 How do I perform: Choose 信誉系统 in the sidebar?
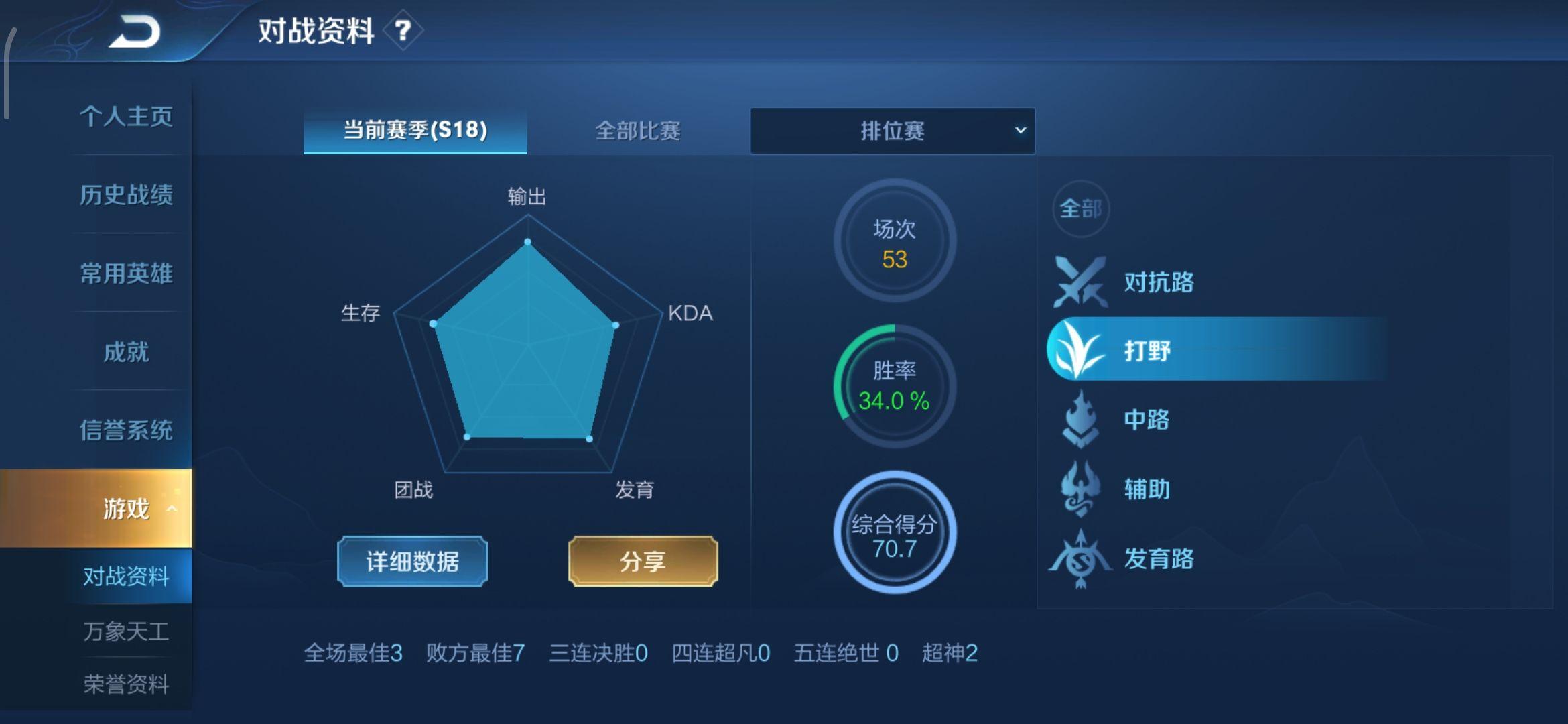[x=126, y=430]
